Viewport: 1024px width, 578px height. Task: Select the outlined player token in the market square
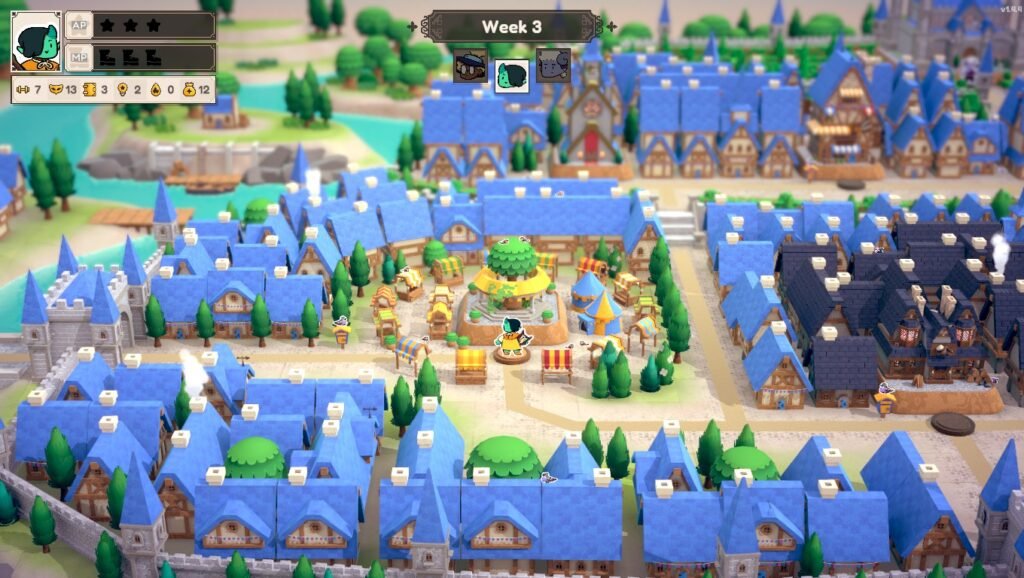tap(511, 338)
